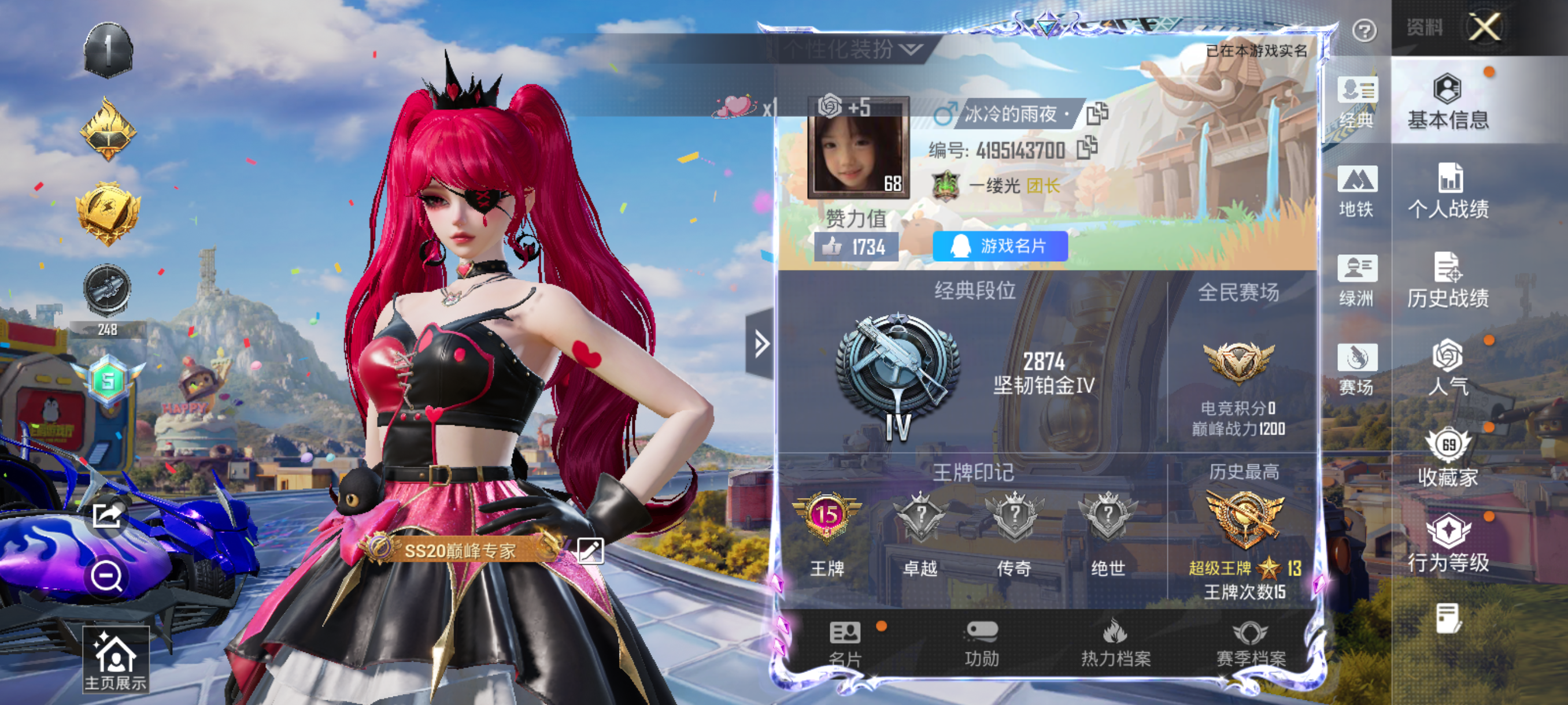Click the question mark help icon

pos(1364,30)
